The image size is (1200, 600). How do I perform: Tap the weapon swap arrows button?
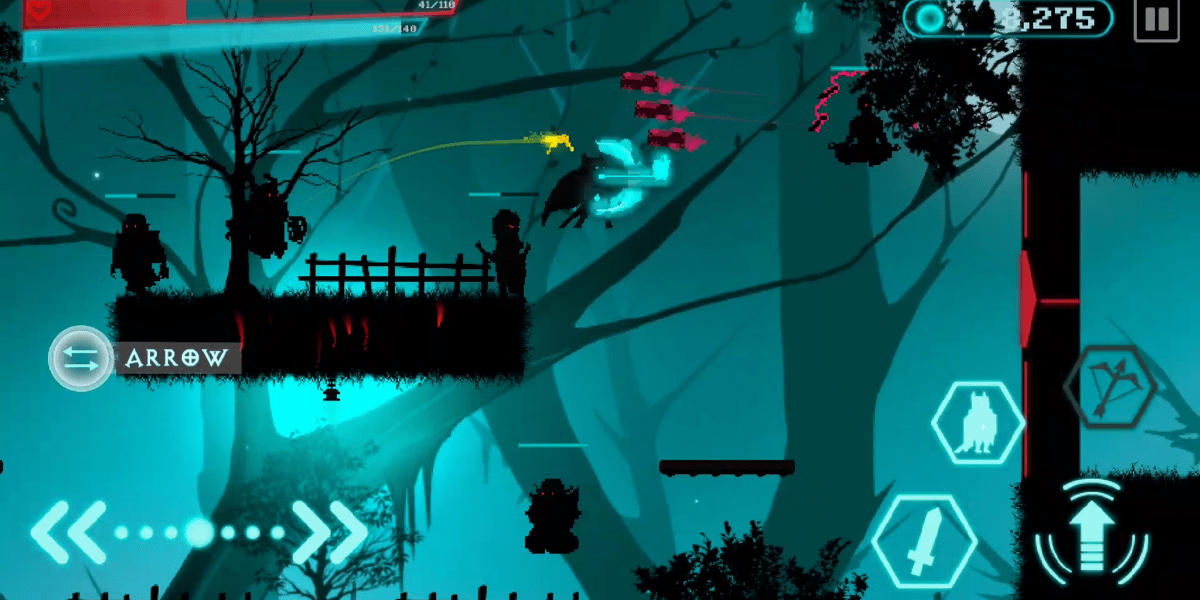pos(81,358)
